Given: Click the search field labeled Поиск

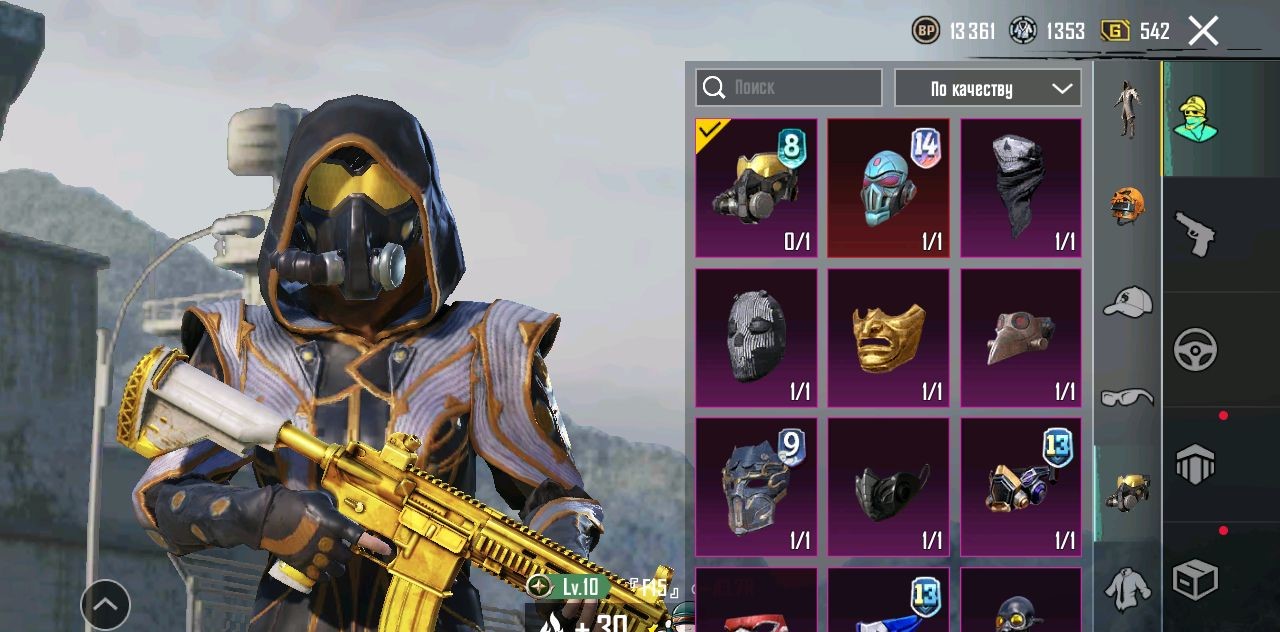Looking at the screenshot, I should point(789,88).
